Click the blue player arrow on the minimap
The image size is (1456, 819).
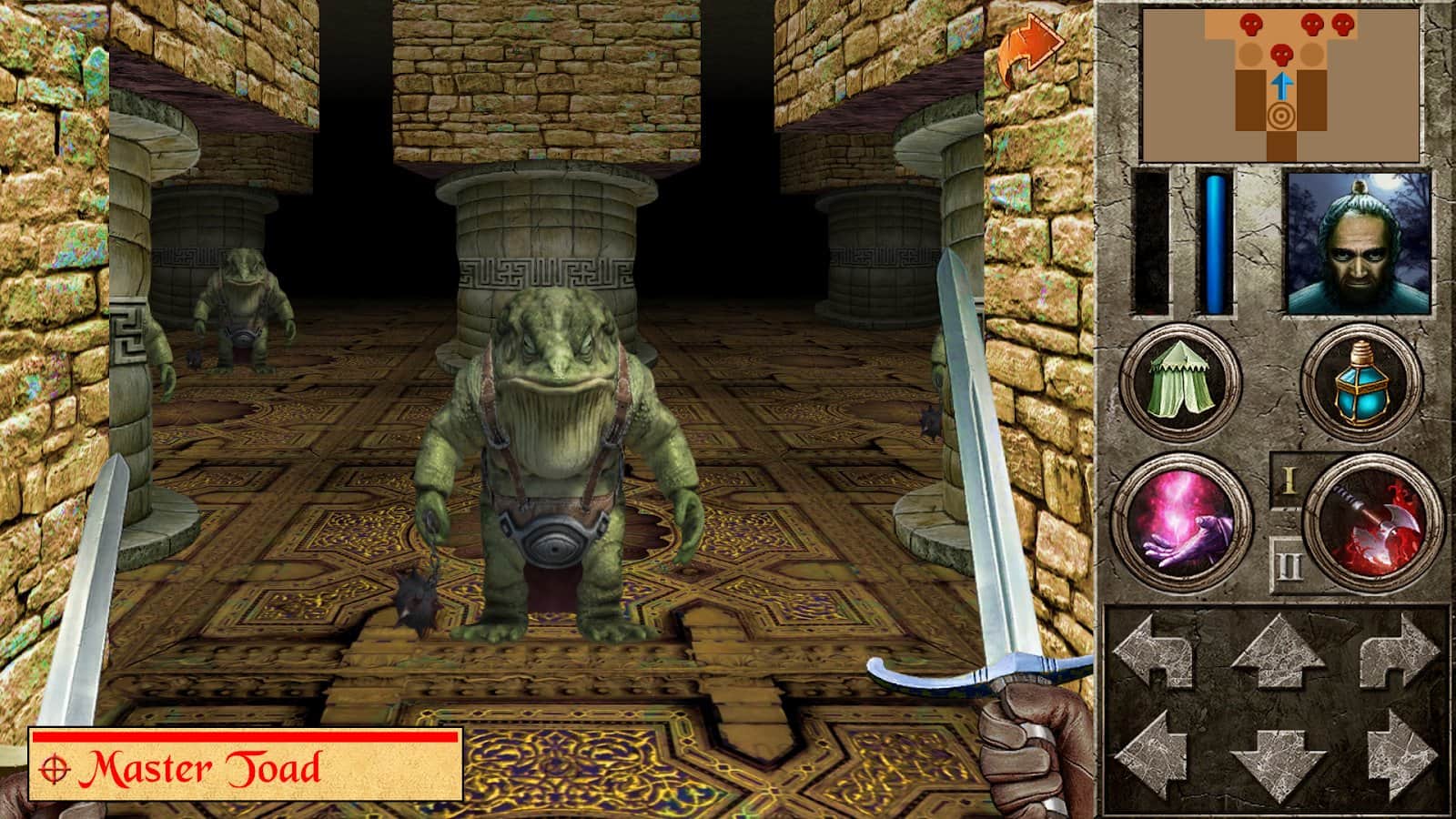coord(1280,86)
